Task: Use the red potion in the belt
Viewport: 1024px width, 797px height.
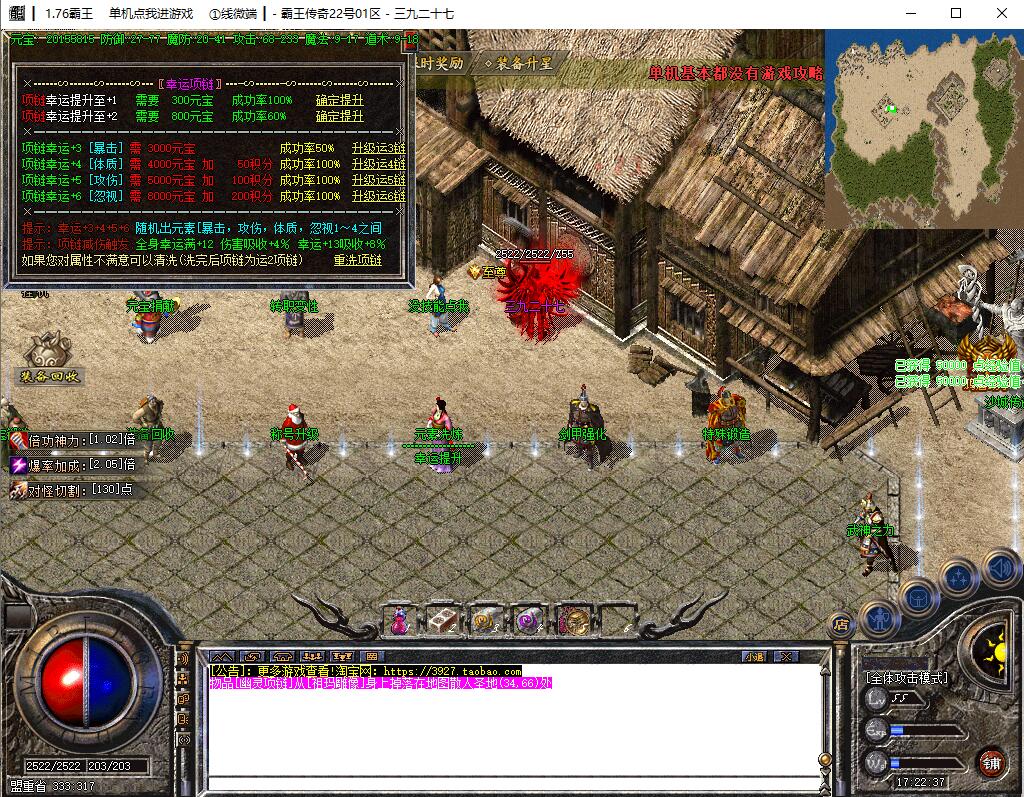Action: [x=399, y=621]
